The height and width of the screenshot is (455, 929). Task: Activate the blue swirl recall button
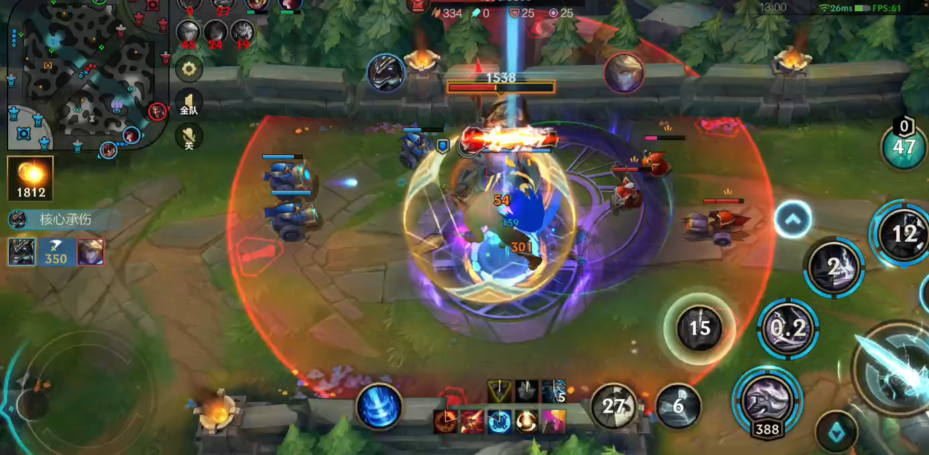point(379,407)
